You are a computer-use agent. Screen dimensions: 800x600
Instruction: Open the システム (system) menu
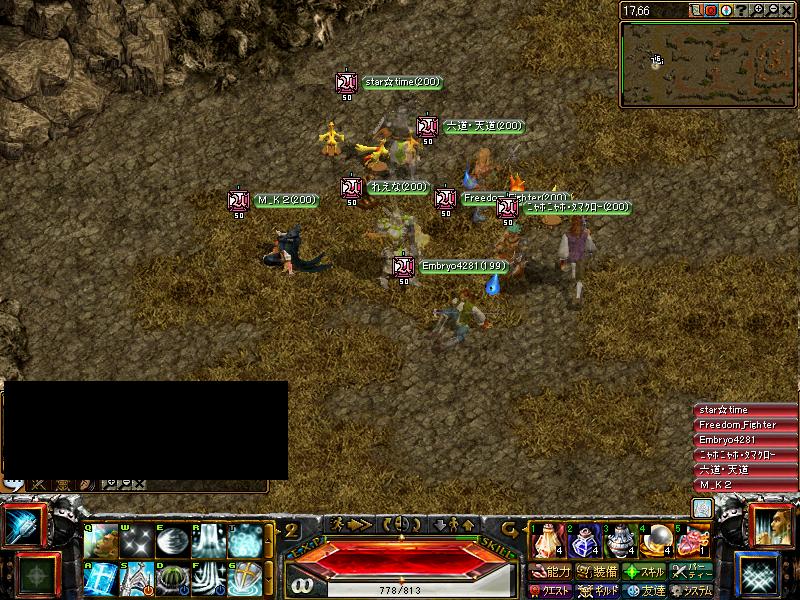(x=692, y=591)
